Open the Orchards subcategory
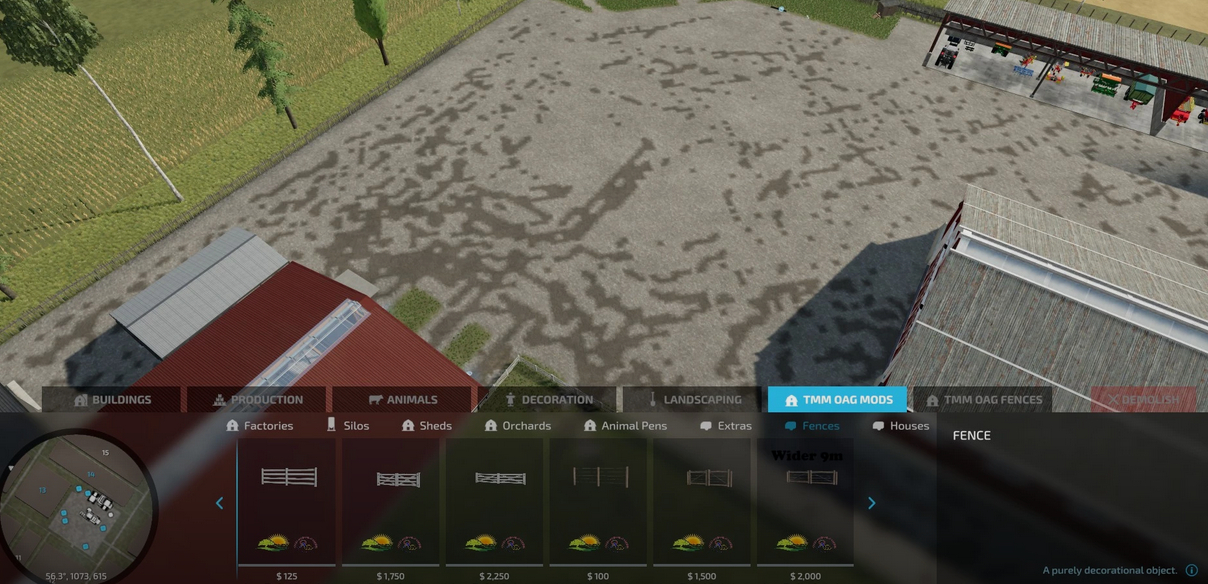 click(518, 426)
